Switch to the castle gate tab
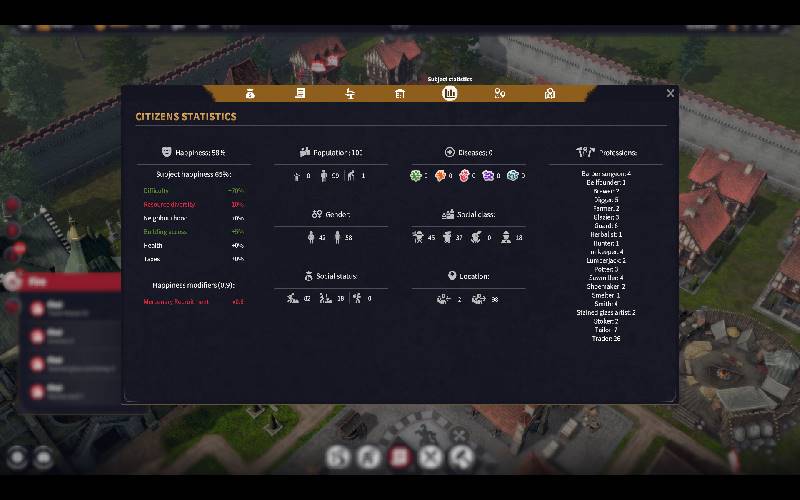Screen dimensions: 800x500 [x=549, y=94]
